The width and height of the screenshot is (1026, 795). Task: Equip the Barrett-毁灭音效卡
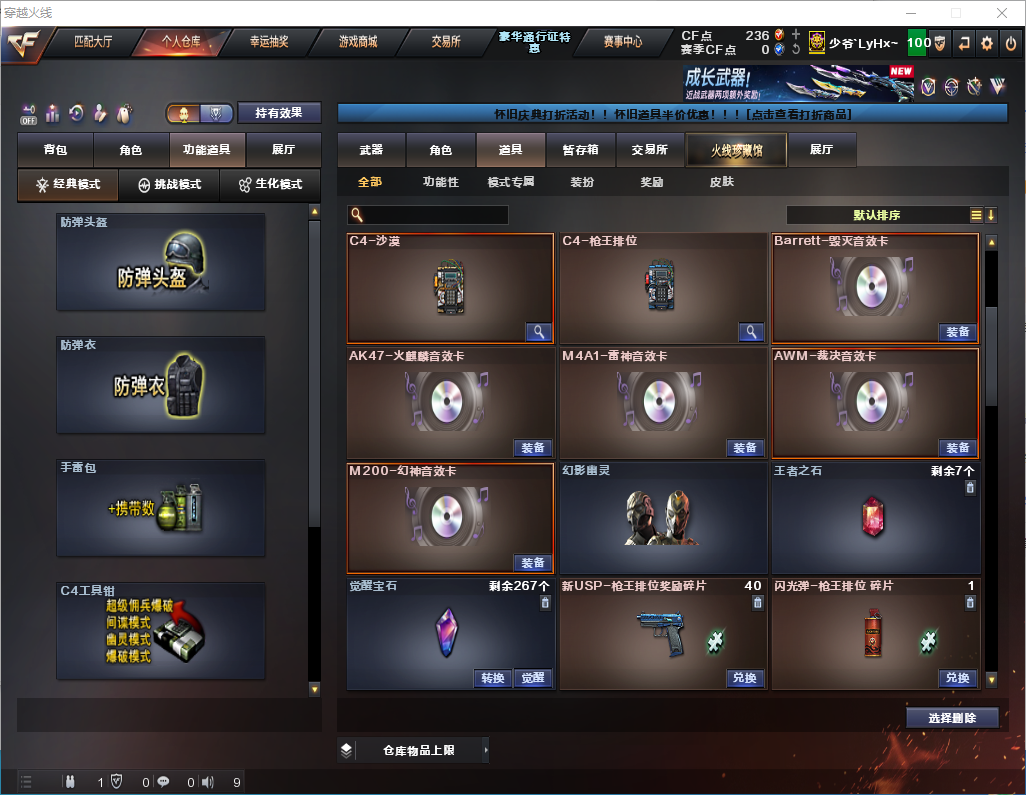[x=957, y=332]
